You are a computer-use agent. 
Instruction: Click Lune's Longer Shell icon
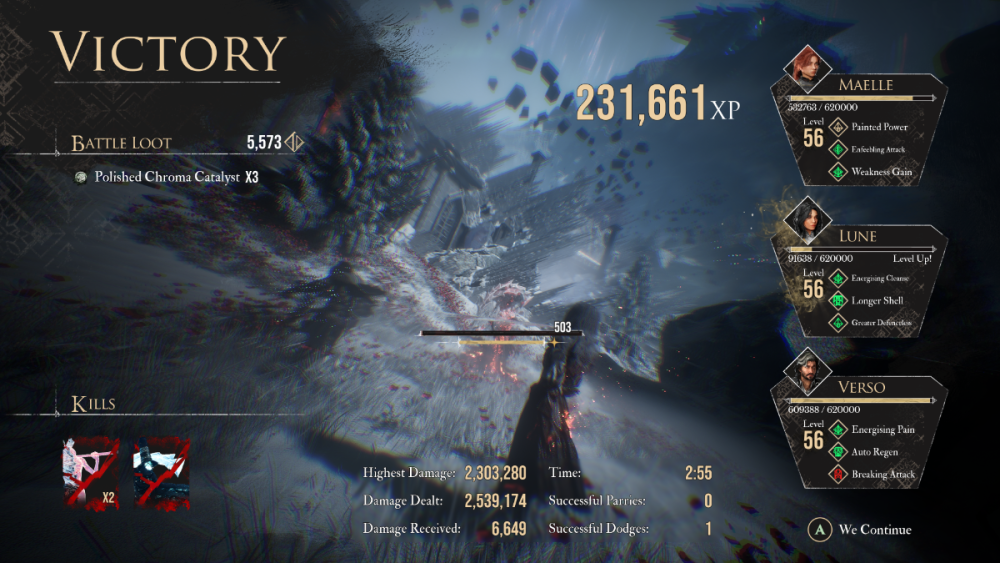point(839,300)
